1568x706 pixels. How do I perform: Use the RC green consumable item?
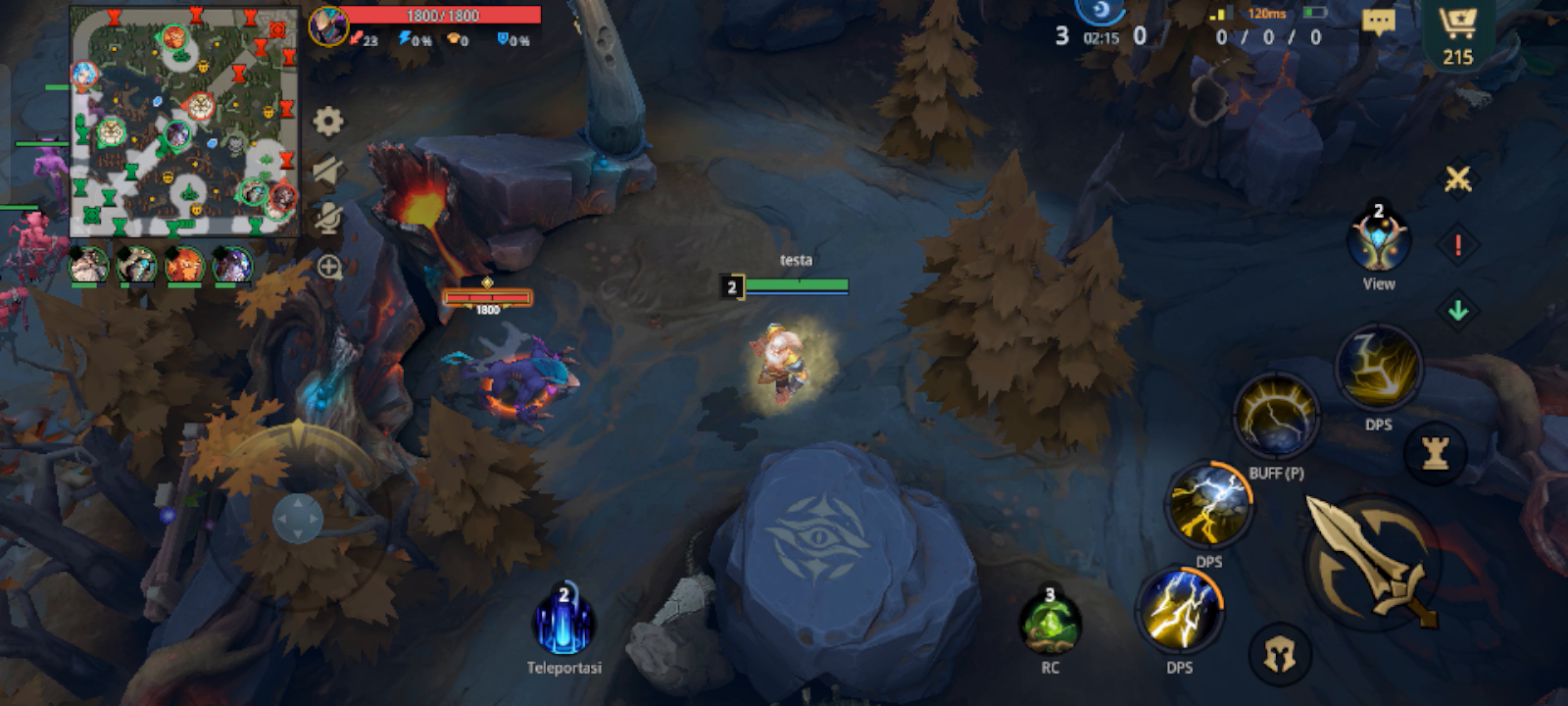coord(1049,628)
